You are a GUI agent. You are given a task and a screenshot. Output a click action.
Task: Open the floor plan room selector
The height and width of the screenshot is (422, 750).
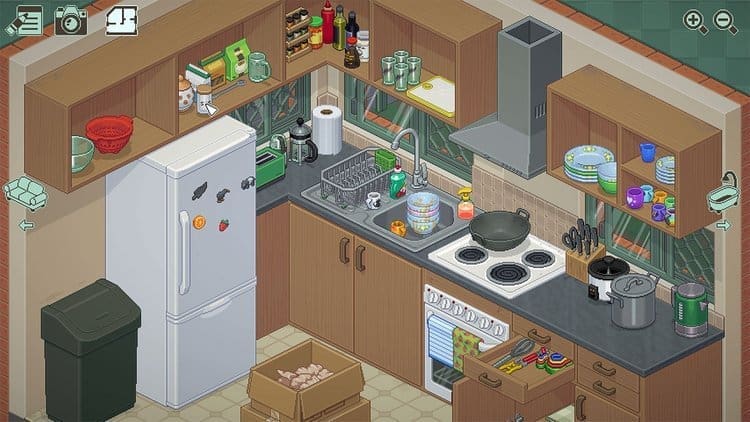(x=121, y=20)
